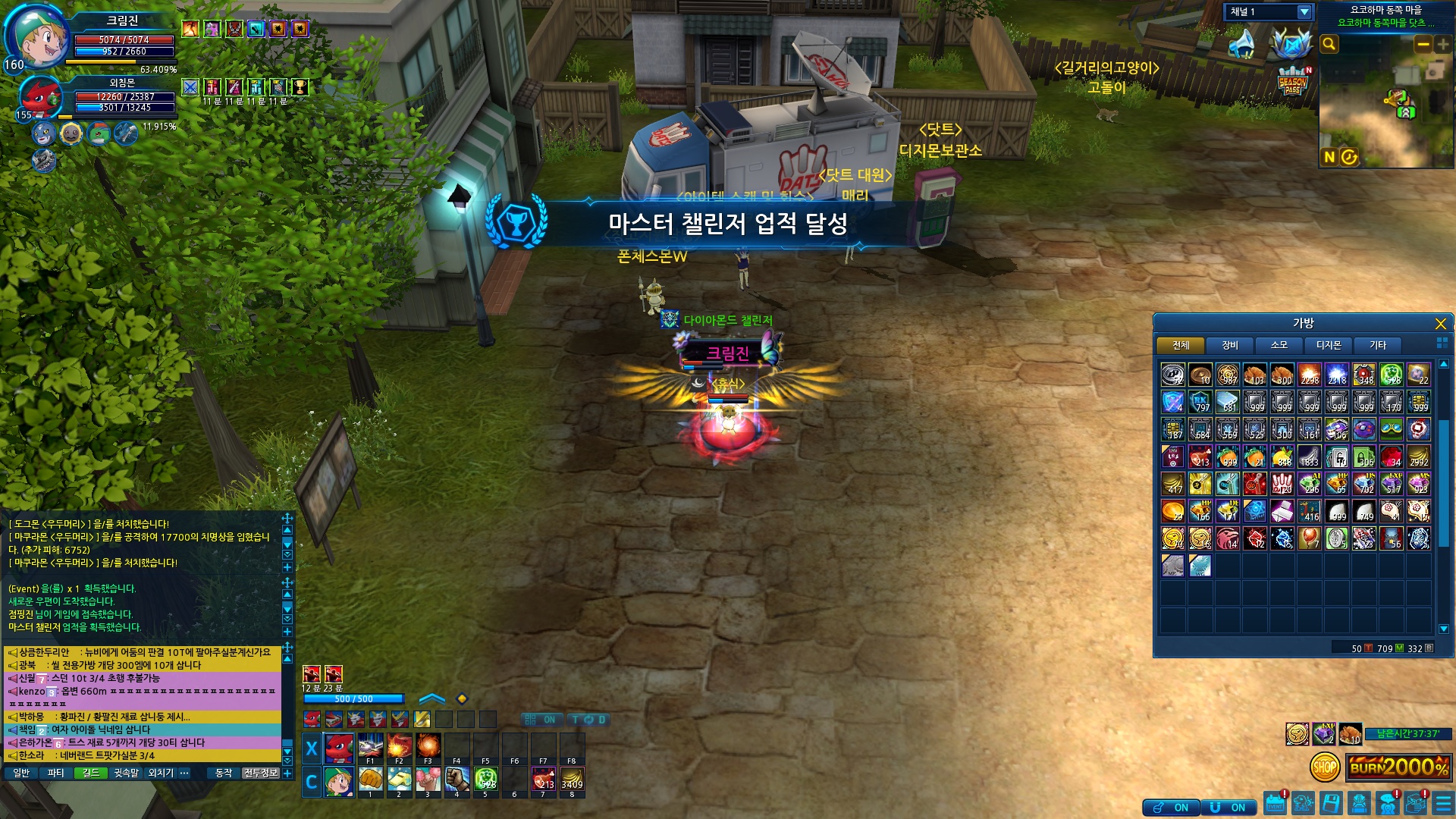Use the meat item in quickslot 7
This screenshot has height=819, width=1456.
(x=543, y=780)
